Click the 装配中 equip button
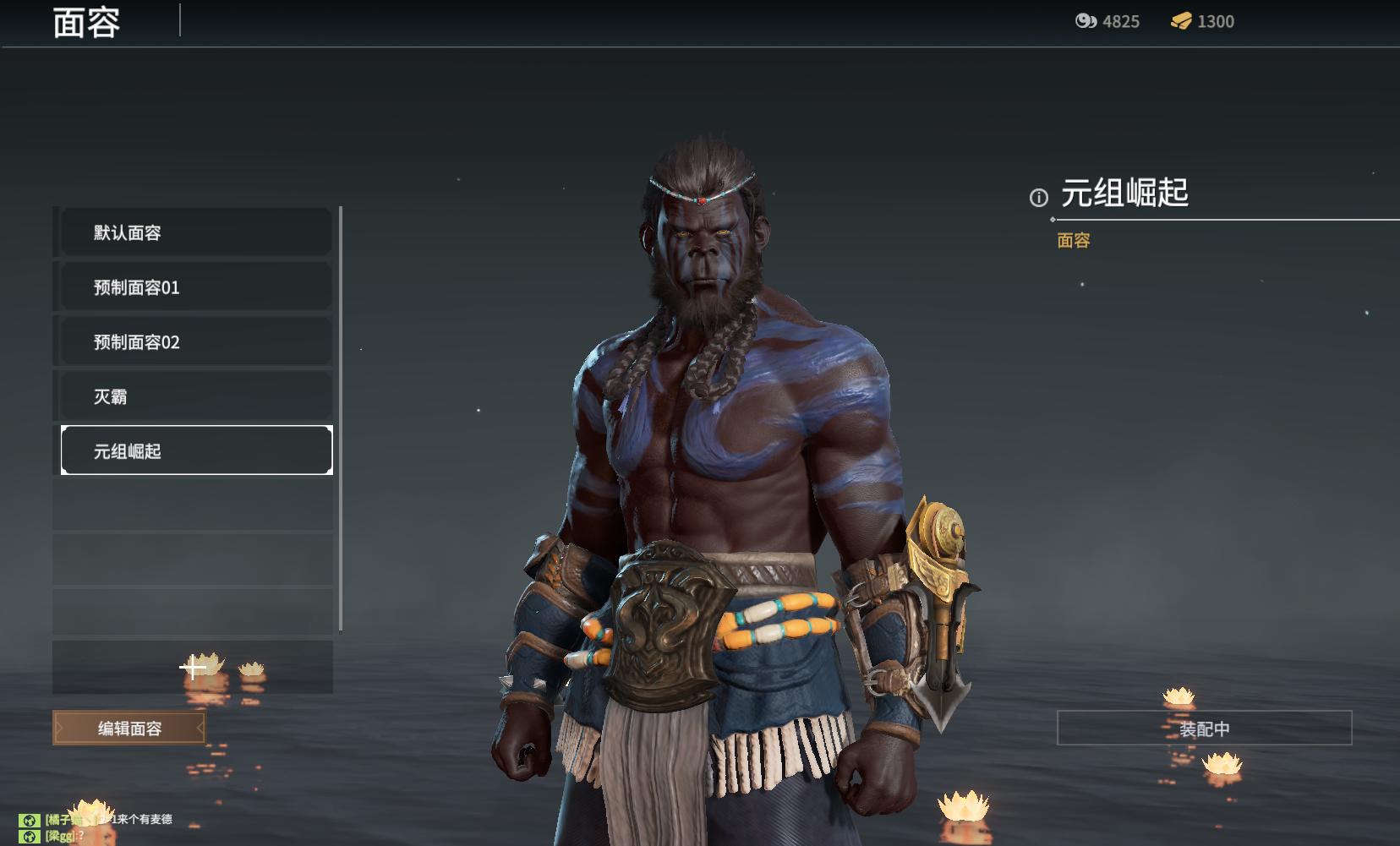The image size is (1400, 846). 1204,729
